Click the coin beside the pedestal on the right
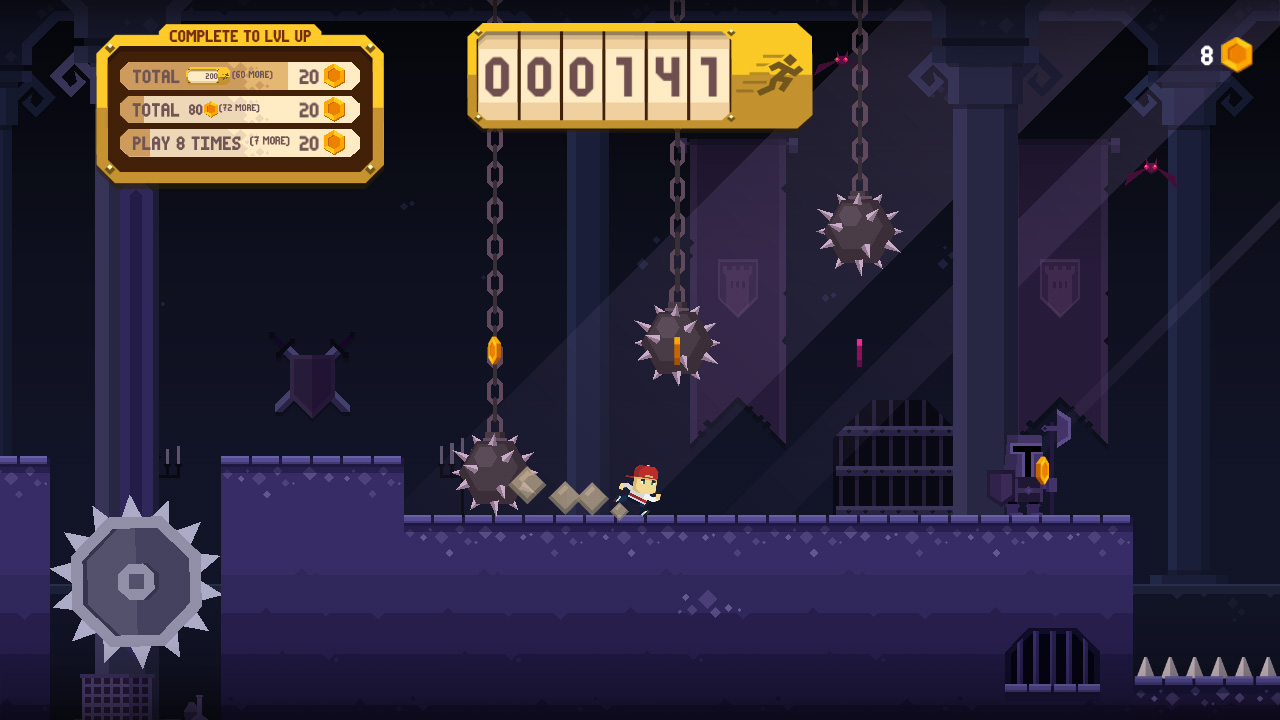1280x720 pixels. (1043, 470)
